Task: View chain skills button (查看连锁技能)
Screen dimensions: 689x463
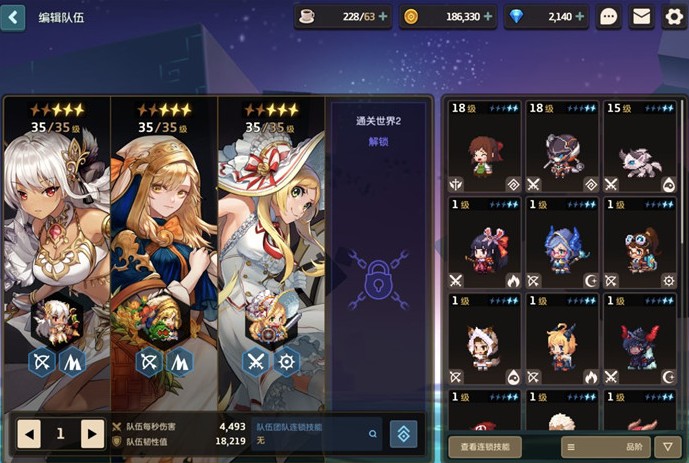Action: 485,447
